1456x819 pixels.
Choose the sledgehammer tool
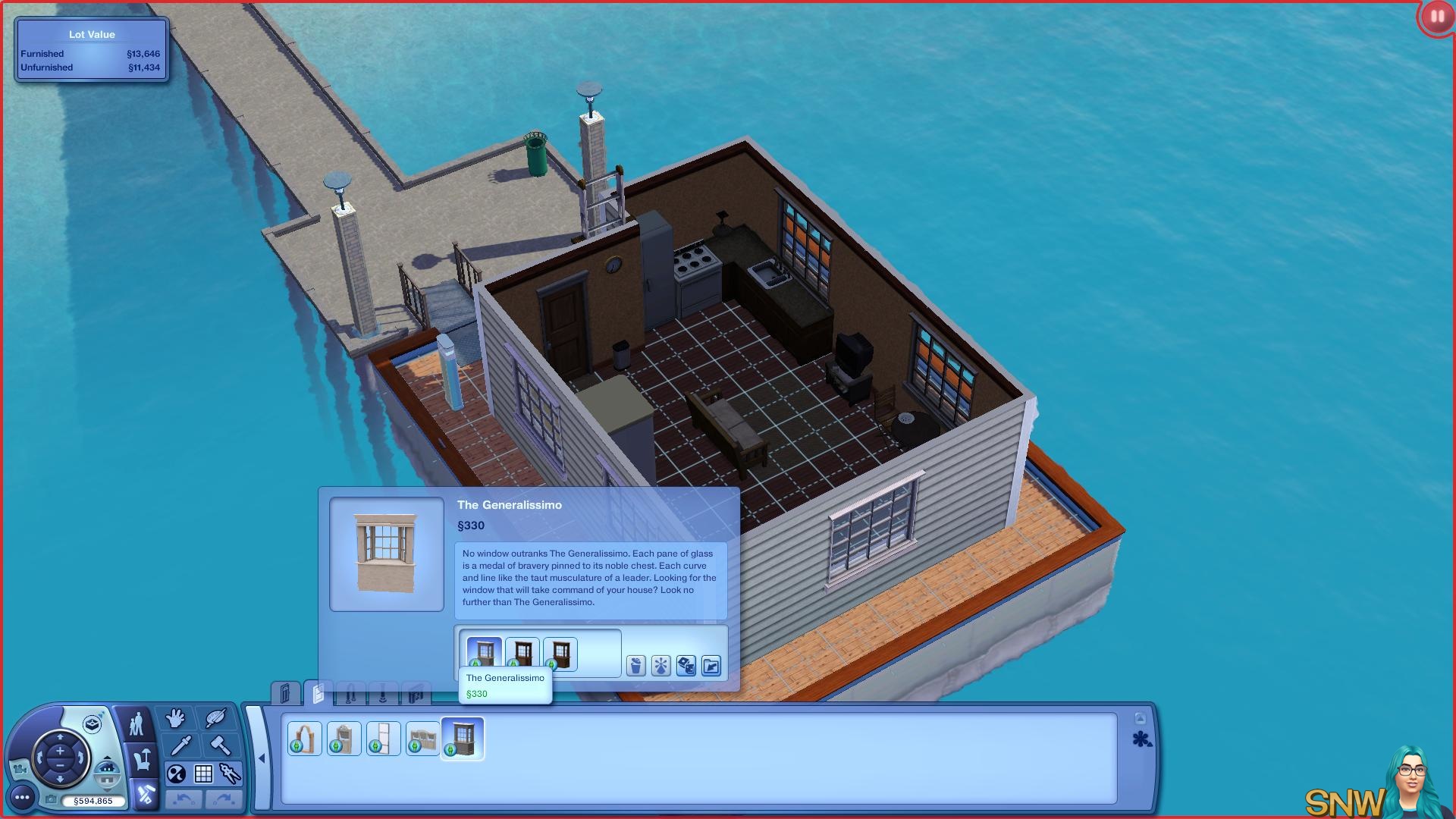pos(220,745)
